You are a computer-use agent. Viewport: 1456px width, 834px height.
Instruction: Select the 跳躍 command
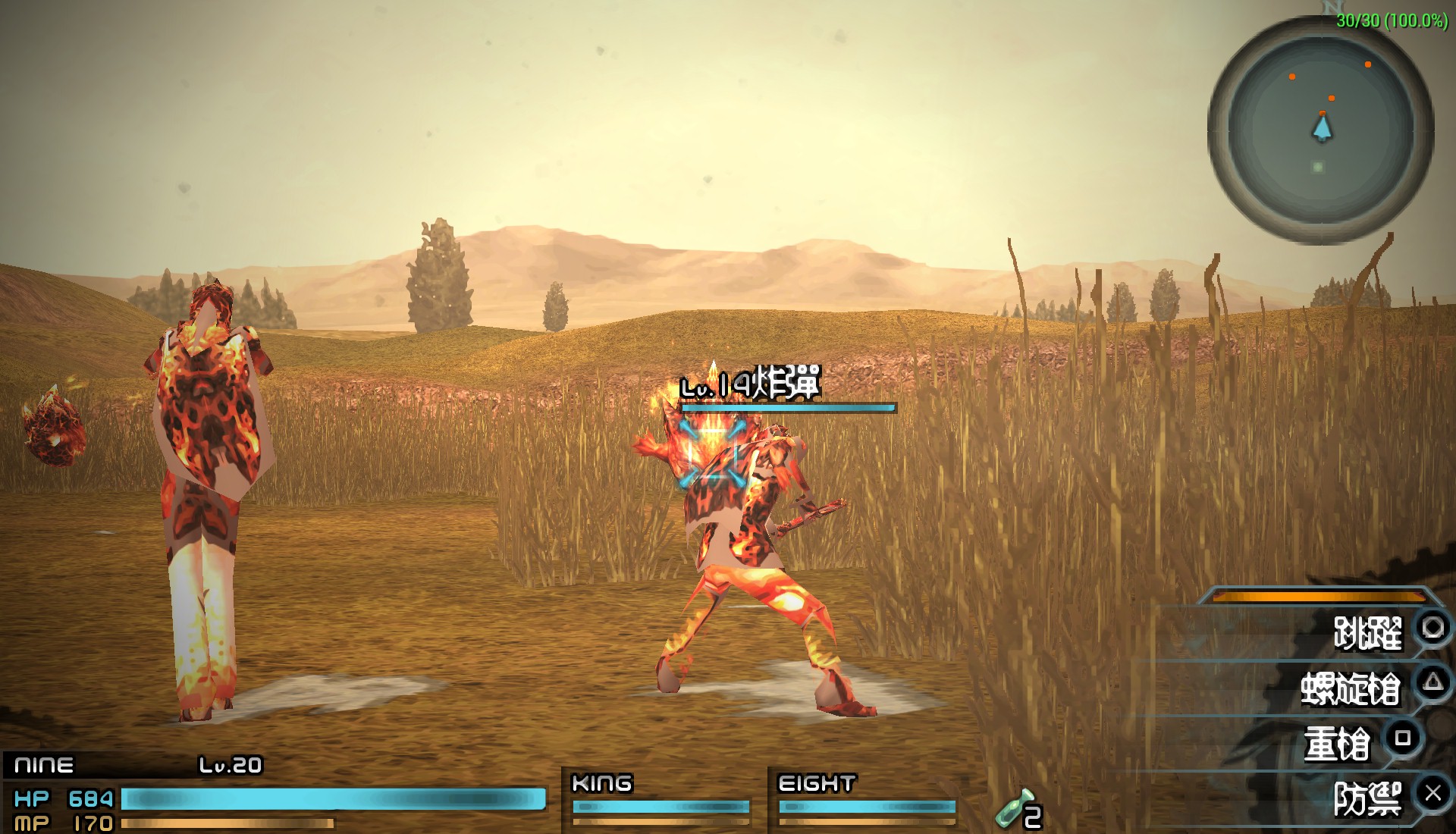[x=1367, y=633]
